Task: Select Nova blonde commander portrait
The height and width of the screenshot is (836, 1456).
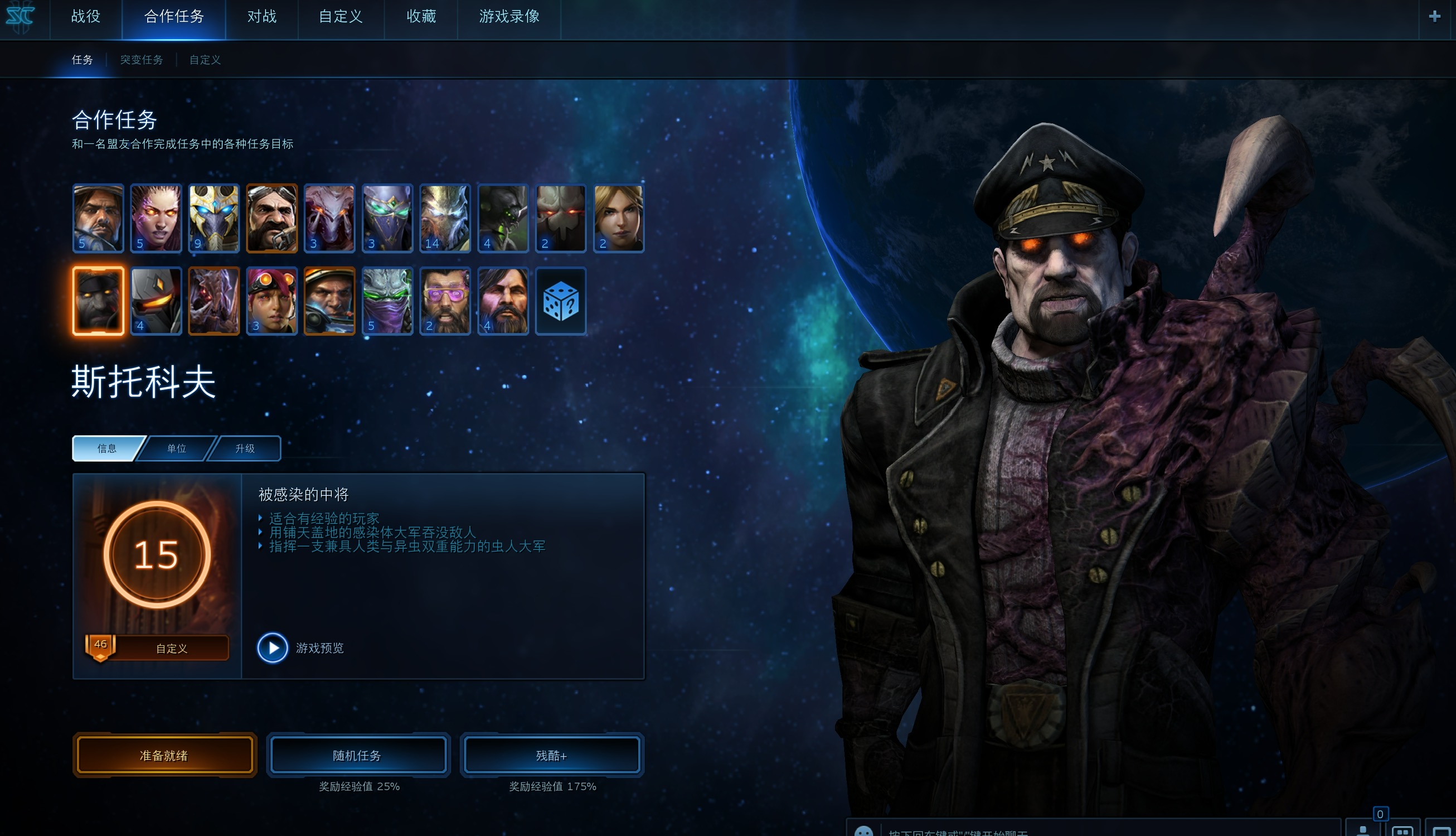Action: point(619,218)
